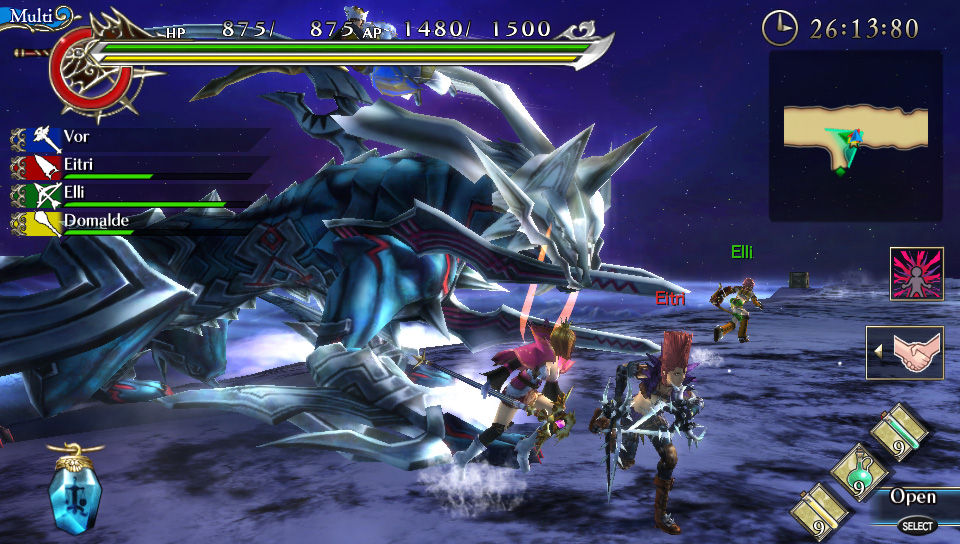Tap the blue crystal lantern icon
Screen dimensions: 960x544
(x=75, y=491)
